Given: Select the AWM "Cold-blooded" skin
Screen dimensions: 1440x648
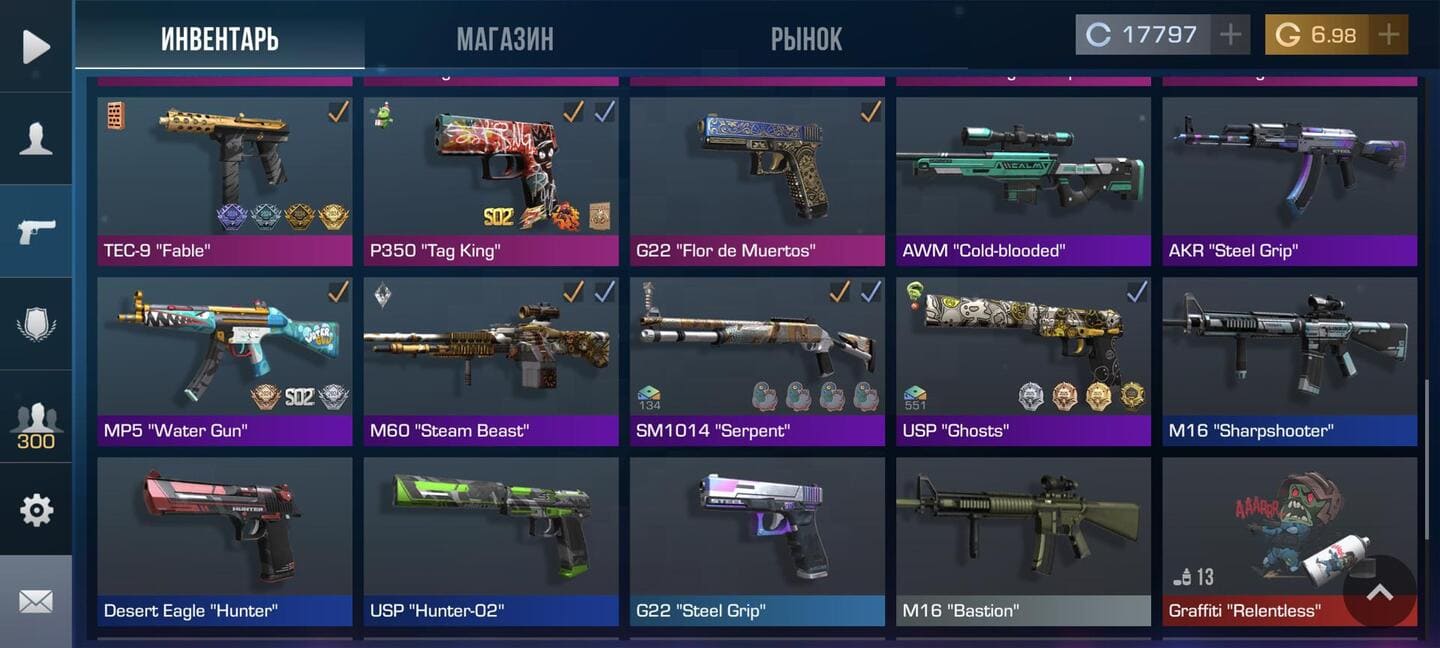Looking at the screenshot, I should point(1023,180).
